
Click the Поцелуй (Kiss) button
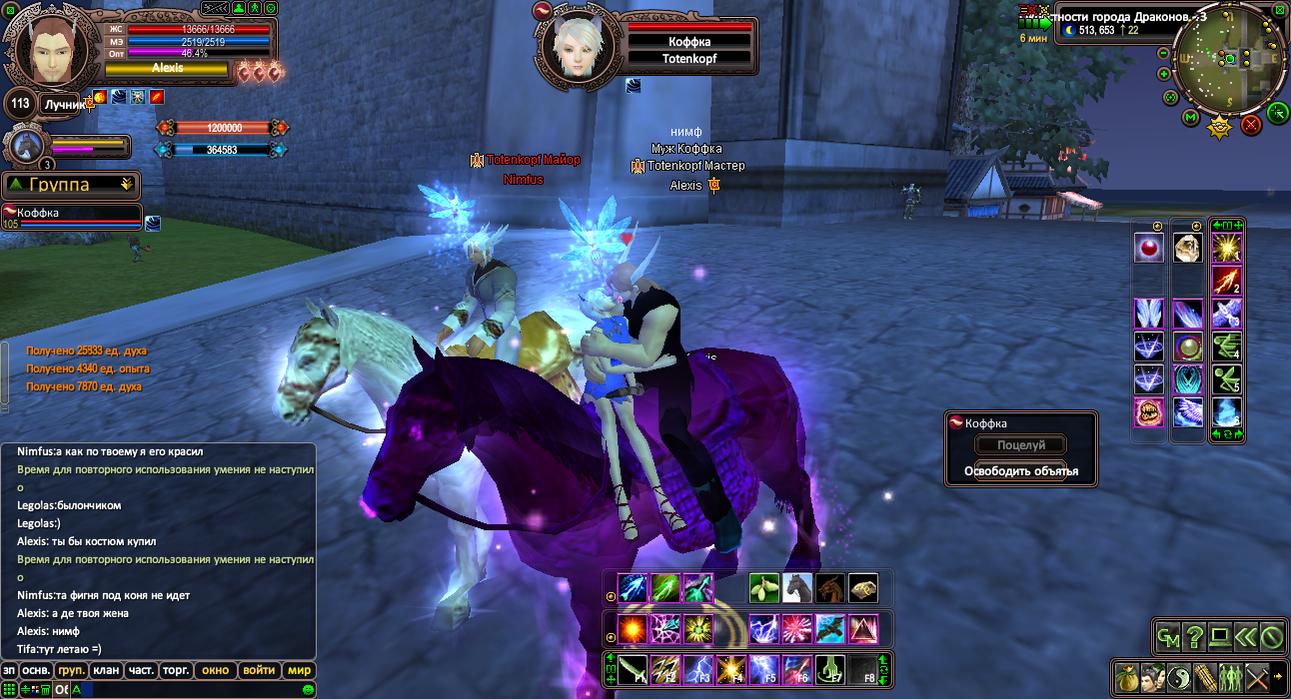tap(1020, 445)
